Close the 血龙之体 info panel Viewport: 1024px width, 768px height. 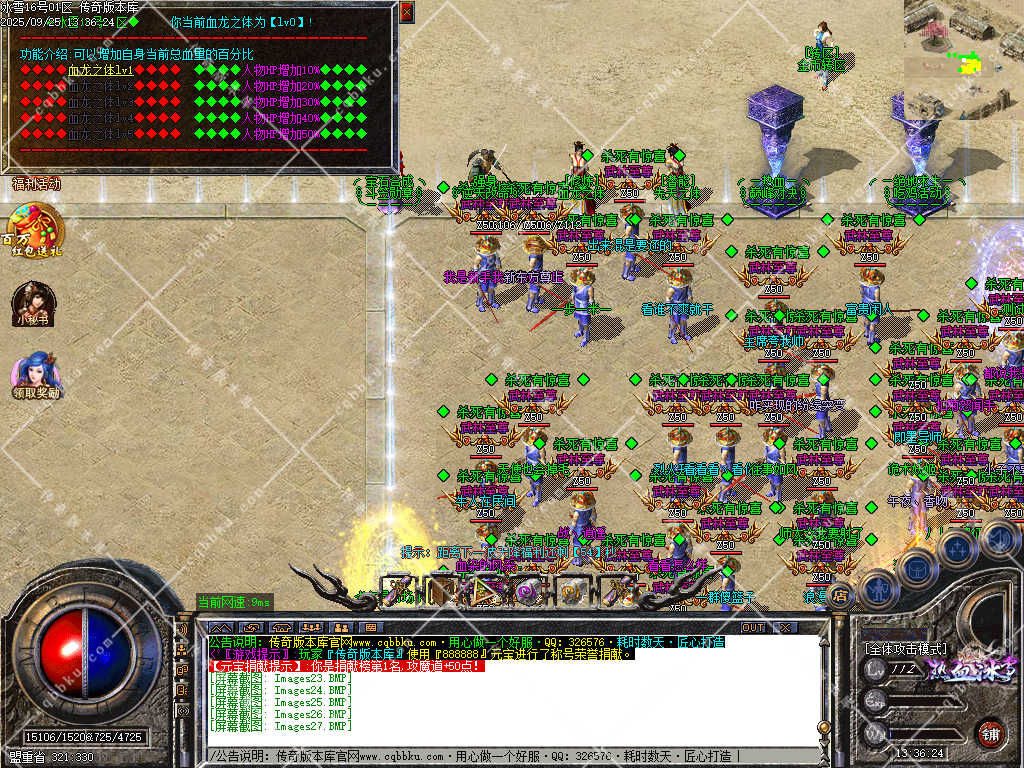pyautogui.click(x=406, y=12)
